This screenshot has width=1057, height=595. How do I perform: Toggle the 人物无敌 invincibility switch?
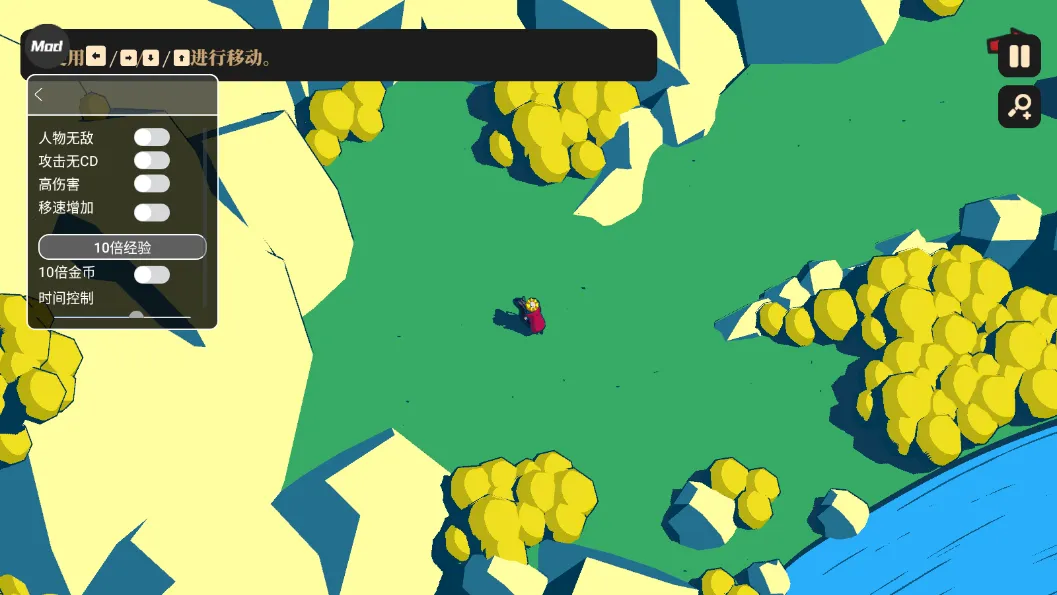[x=152, y=137]
